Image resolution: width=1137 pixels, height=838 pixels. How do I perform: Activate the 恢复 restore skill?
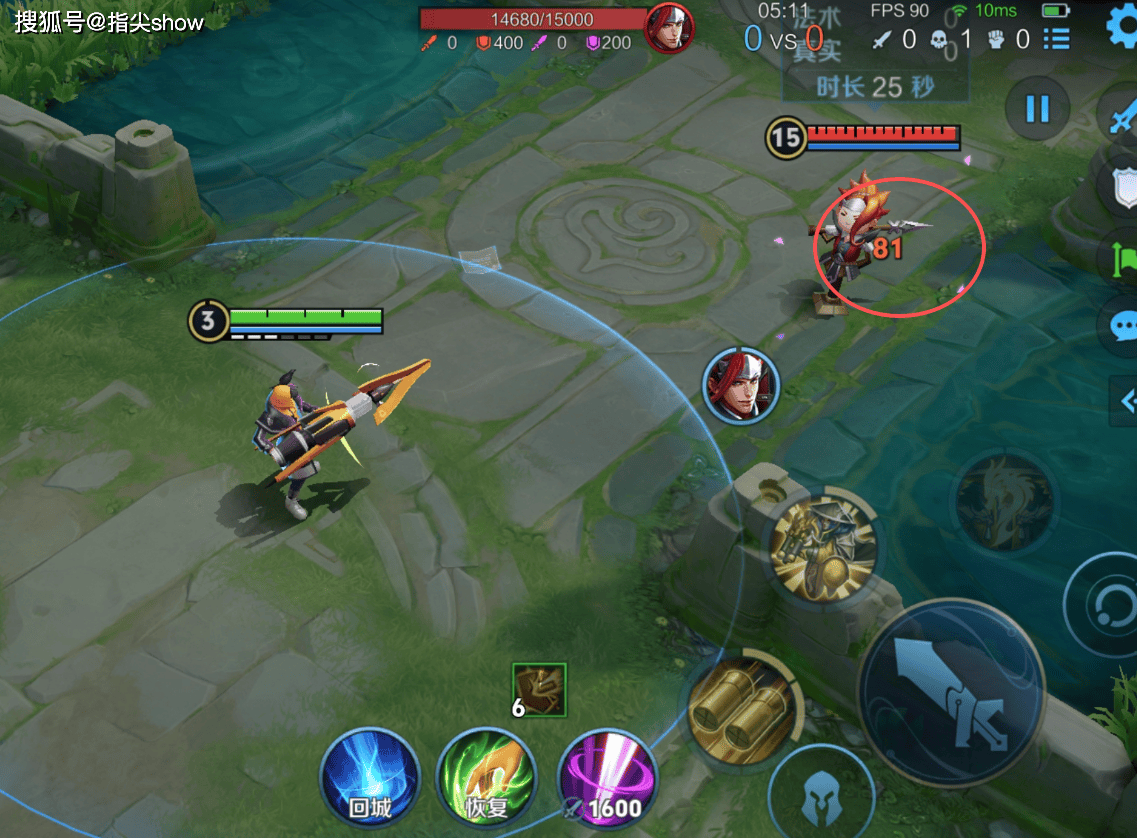click(488, 778)
